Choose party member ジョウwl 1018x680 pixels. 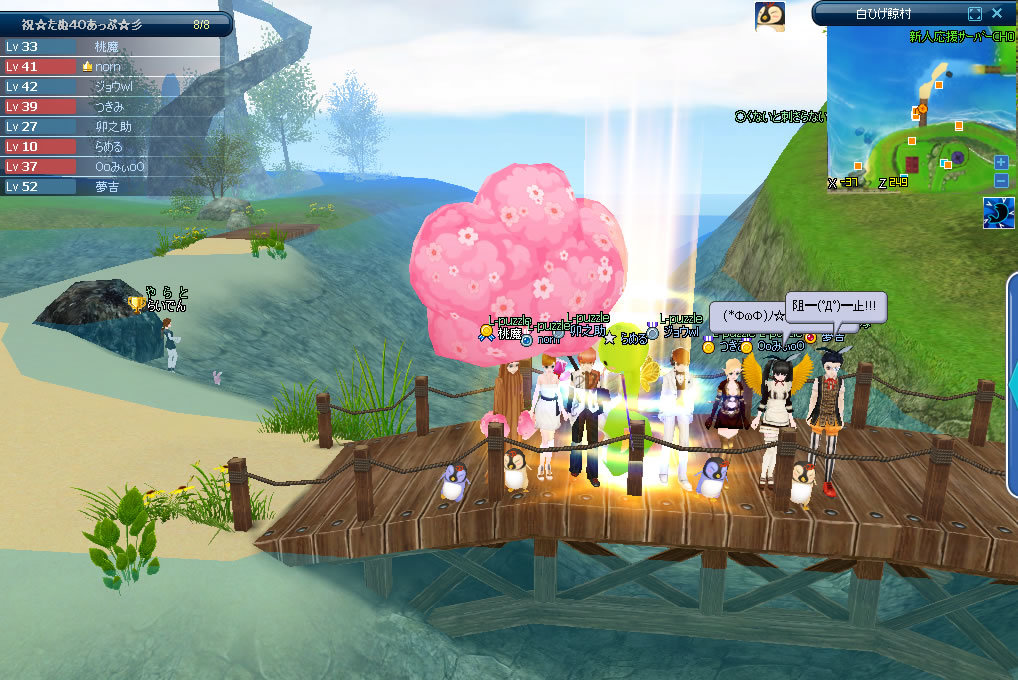115,87
